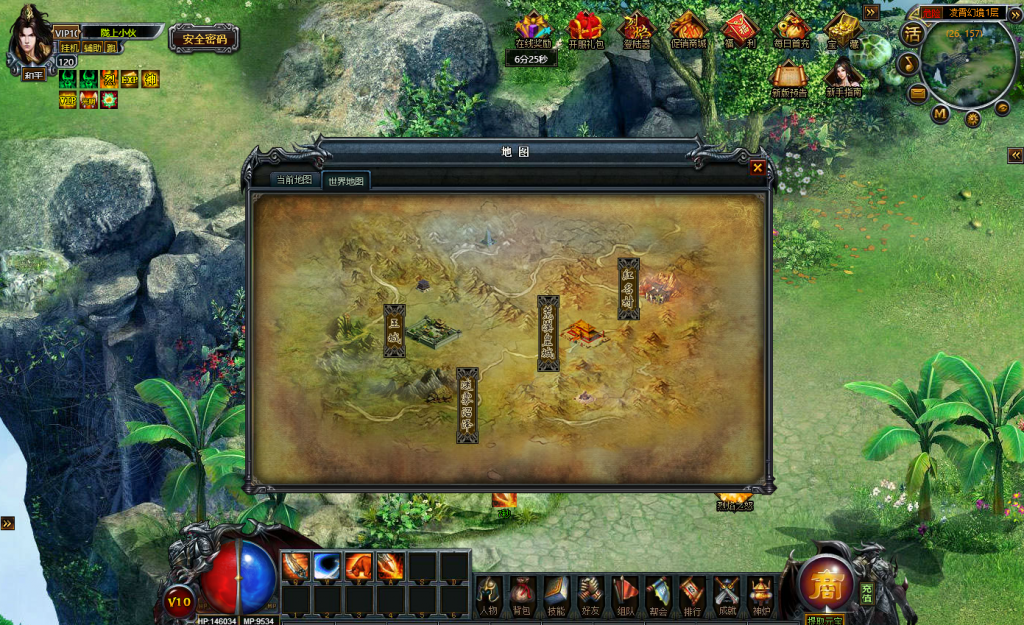Select the 世界地图 tab
The width and height of the screenshot is (1024, 625).
[x=346, y=180]
